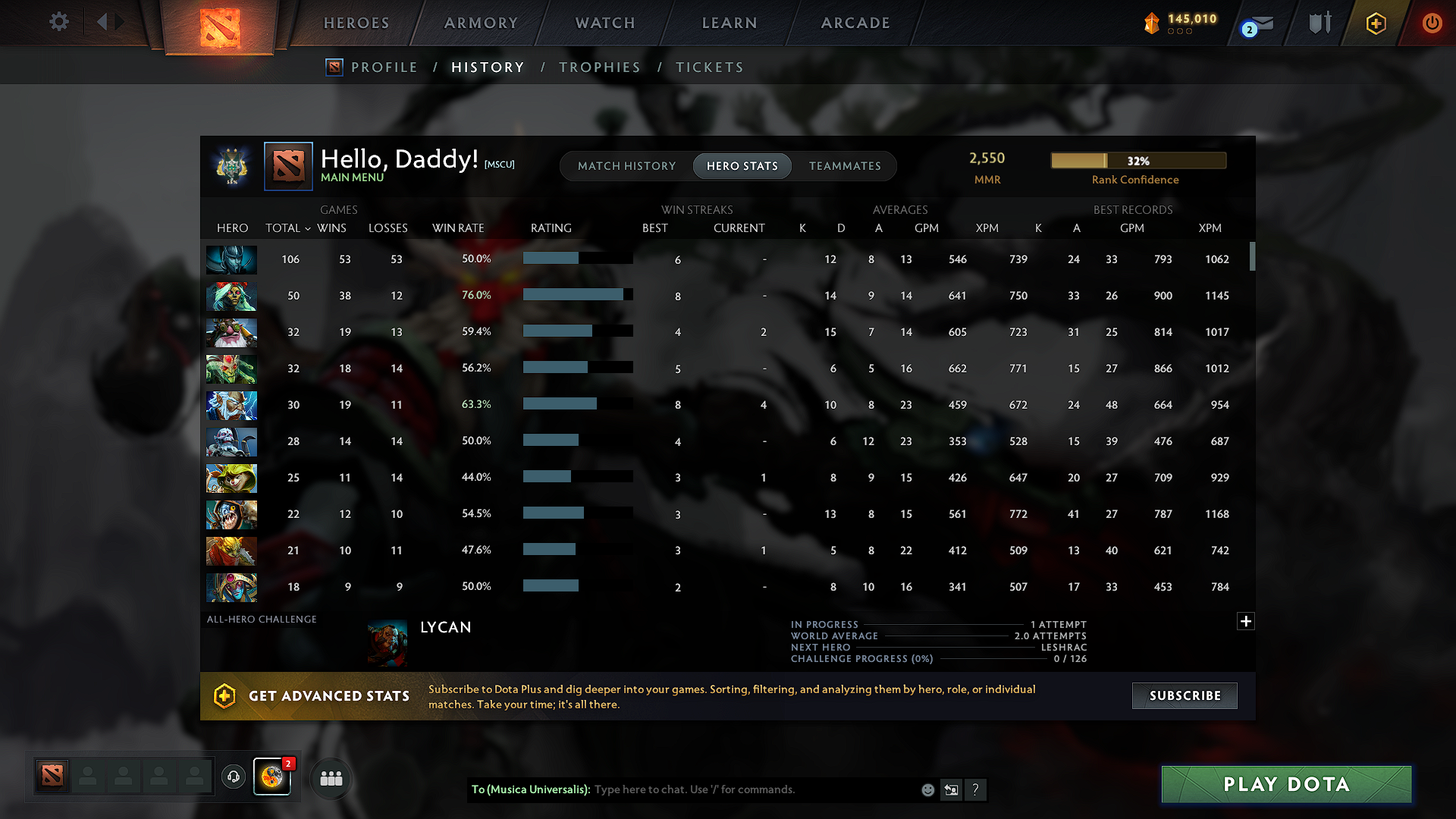Open the emoji picker in the chat bar
The image size is (1456, 819).
point(927,789)
